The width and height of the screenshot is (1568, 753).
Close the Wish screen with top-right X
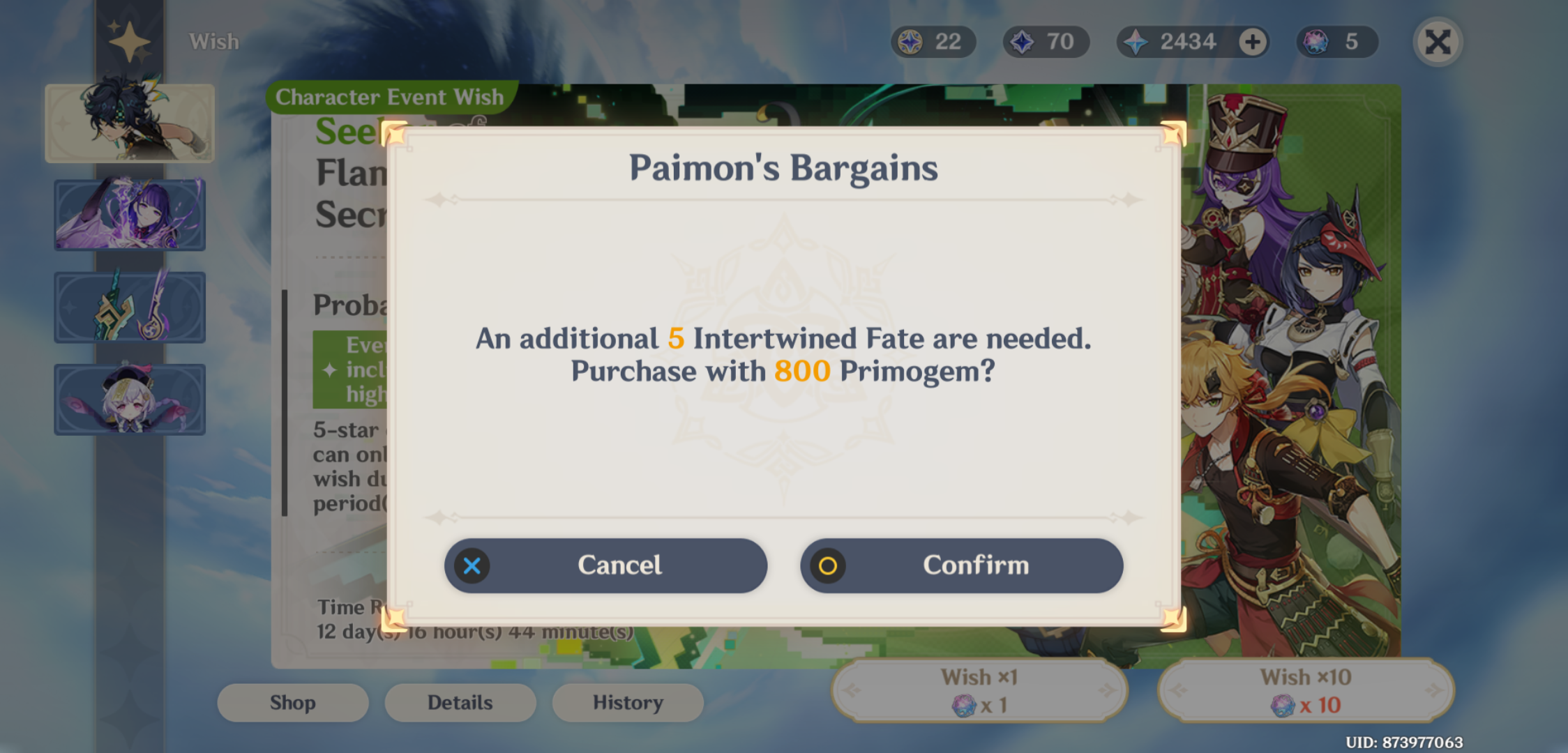[x=1436, y=41]
